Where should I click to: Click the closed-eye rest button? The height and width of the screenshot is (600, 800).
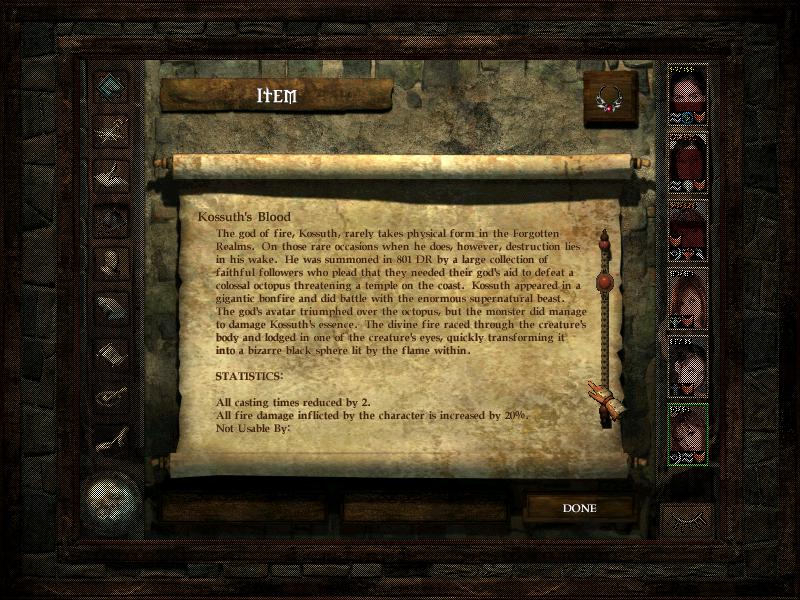686,521
